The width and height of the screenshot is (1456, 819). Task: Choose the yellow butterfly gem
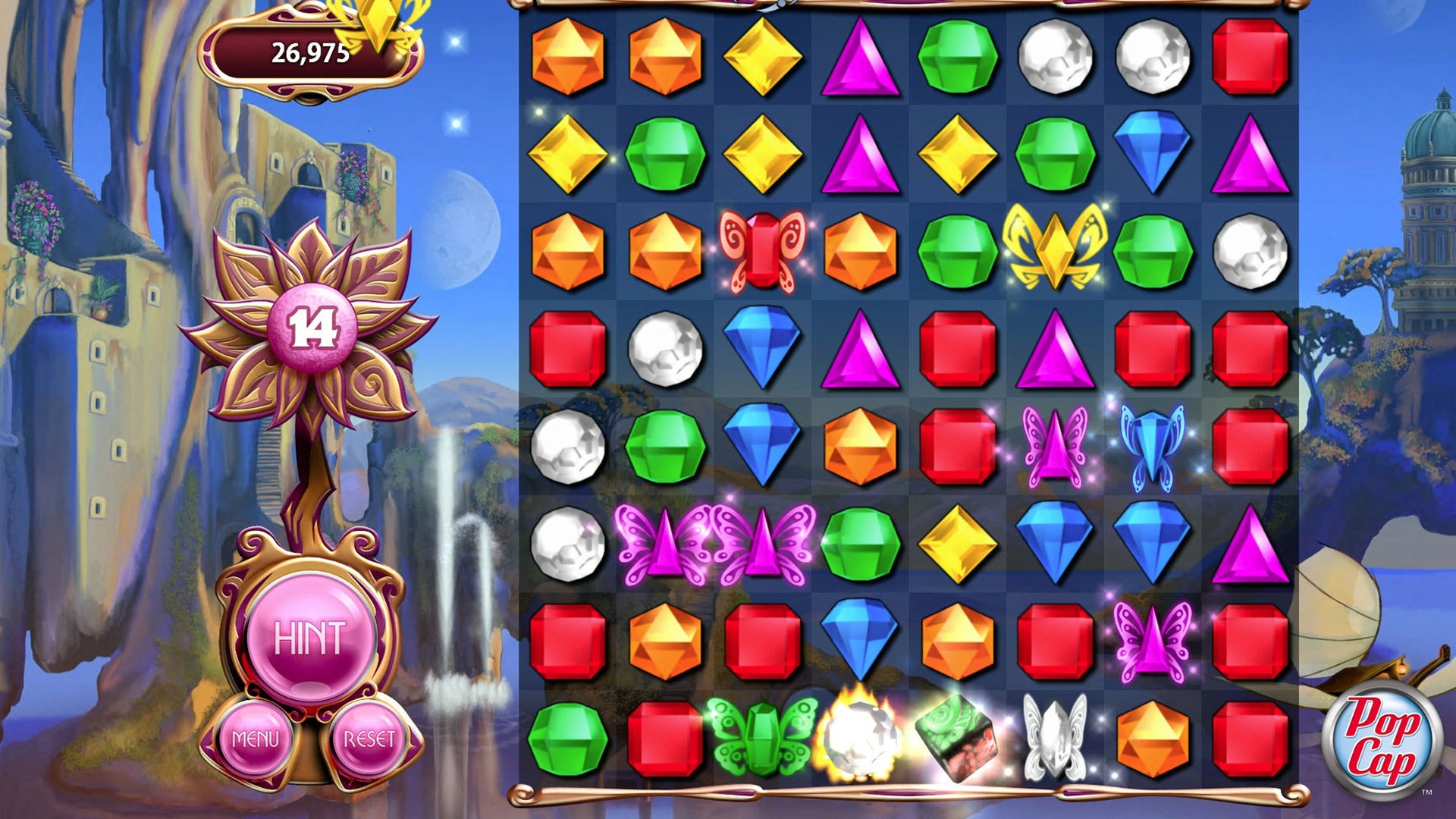coord(1054,247)
